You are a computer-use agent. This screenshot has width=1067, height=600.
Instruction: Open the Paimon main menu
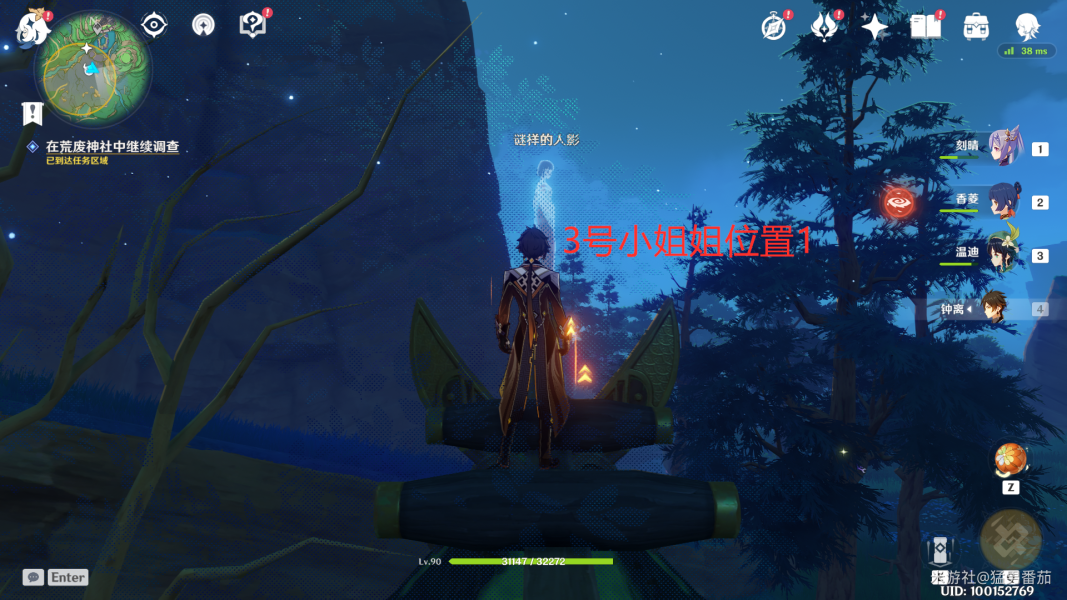[x=33, y=28]
